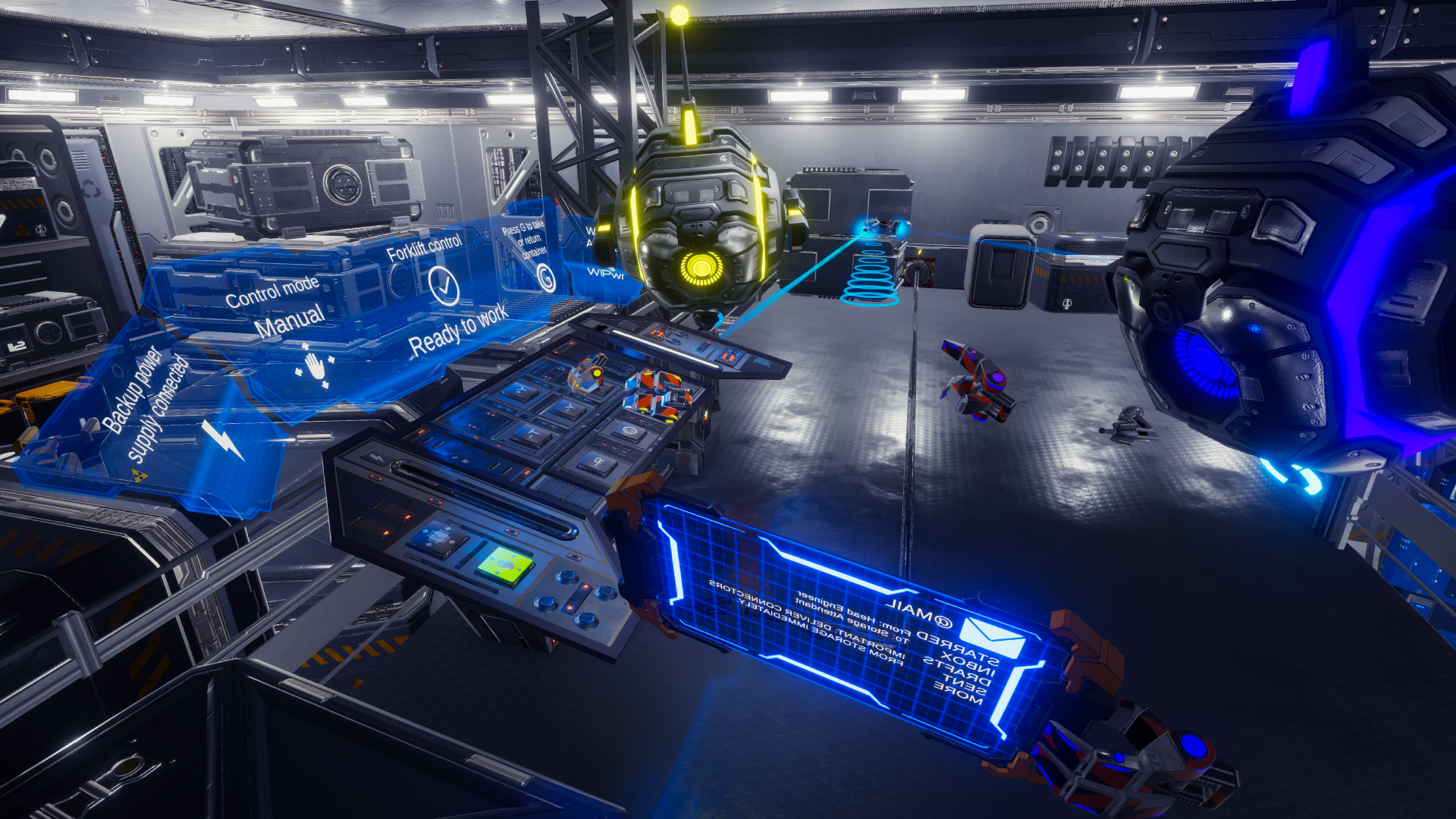Show the mirrored More mail entry
The width and height of the screenshot is (1456, 819).
pos(957,693)
